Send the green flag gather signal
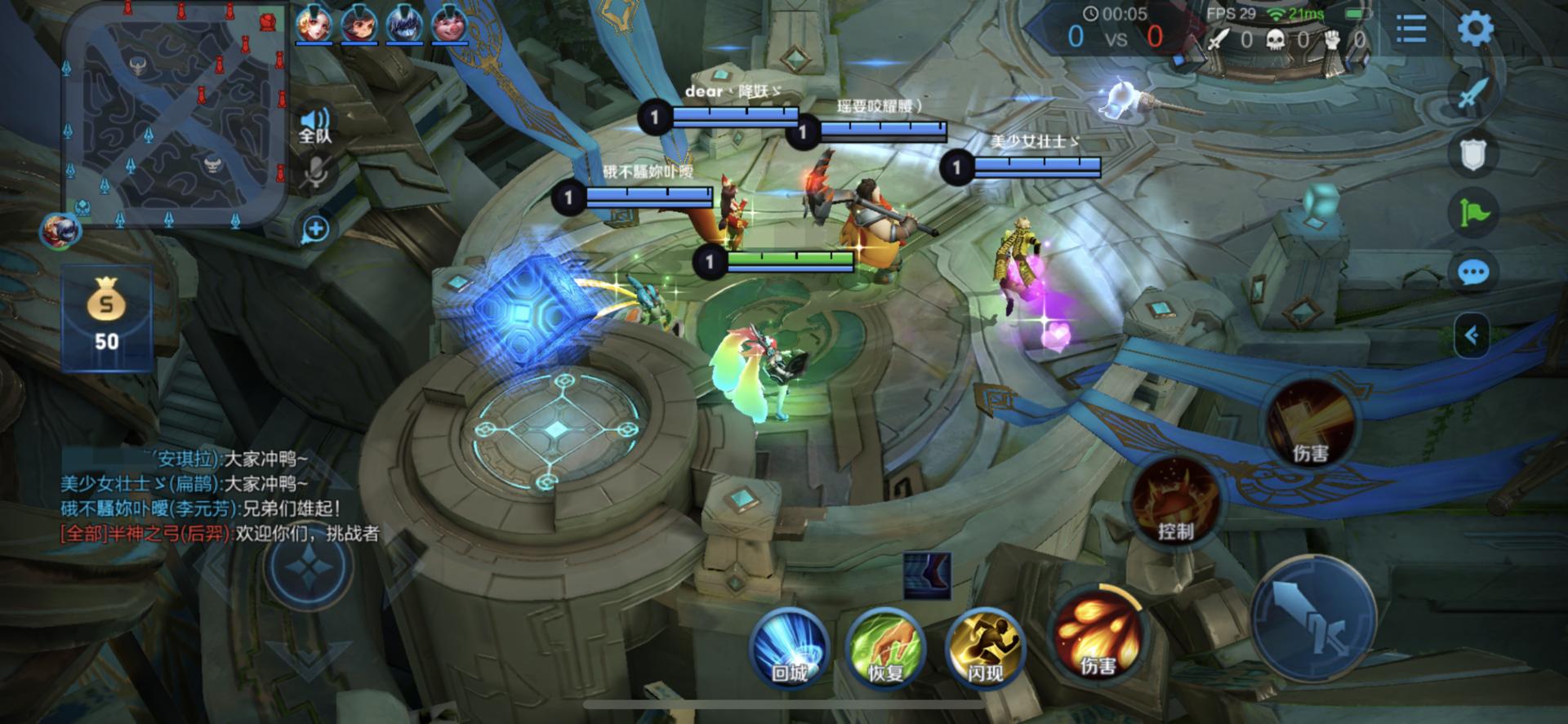The width and height of the screenshot is (1568, 724). (x=1473, y=213)
